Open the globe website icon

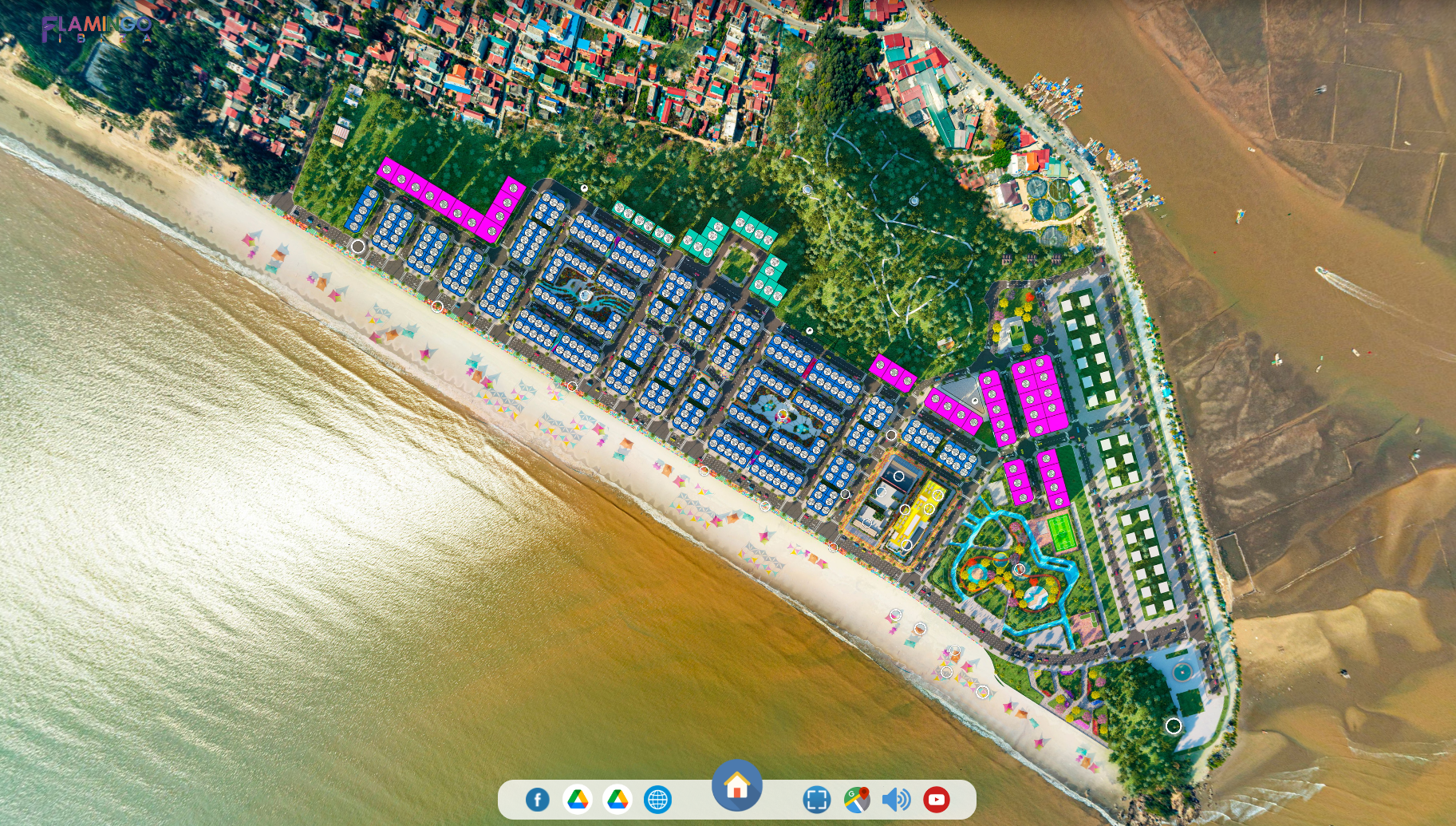pos(657,799)
